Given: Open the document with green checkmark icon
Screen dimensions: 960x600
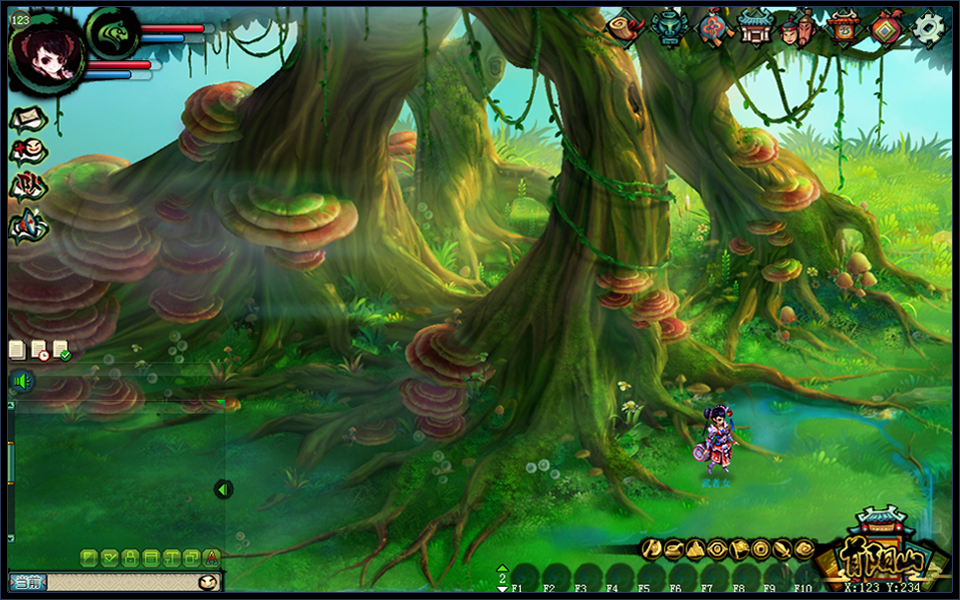Looking at the screenshot, I should tap(61, 350).
